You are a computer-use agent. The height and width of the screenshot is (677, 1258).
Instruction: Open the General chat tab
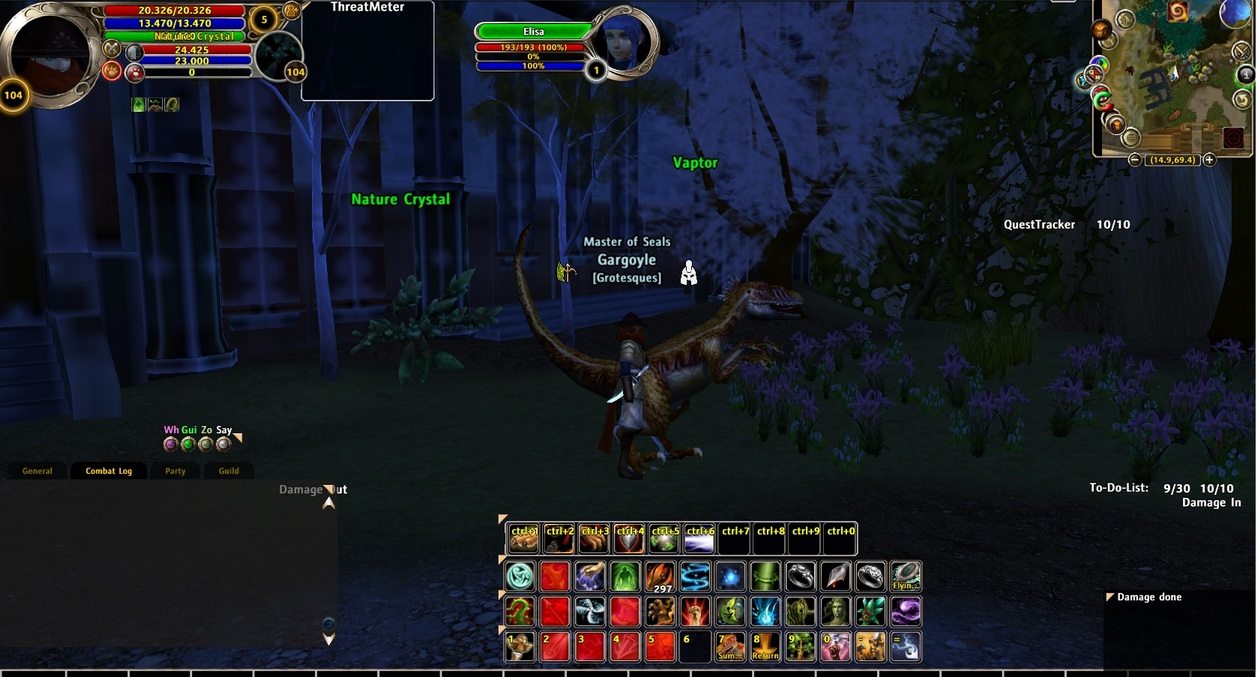click(x=37, y=471)
